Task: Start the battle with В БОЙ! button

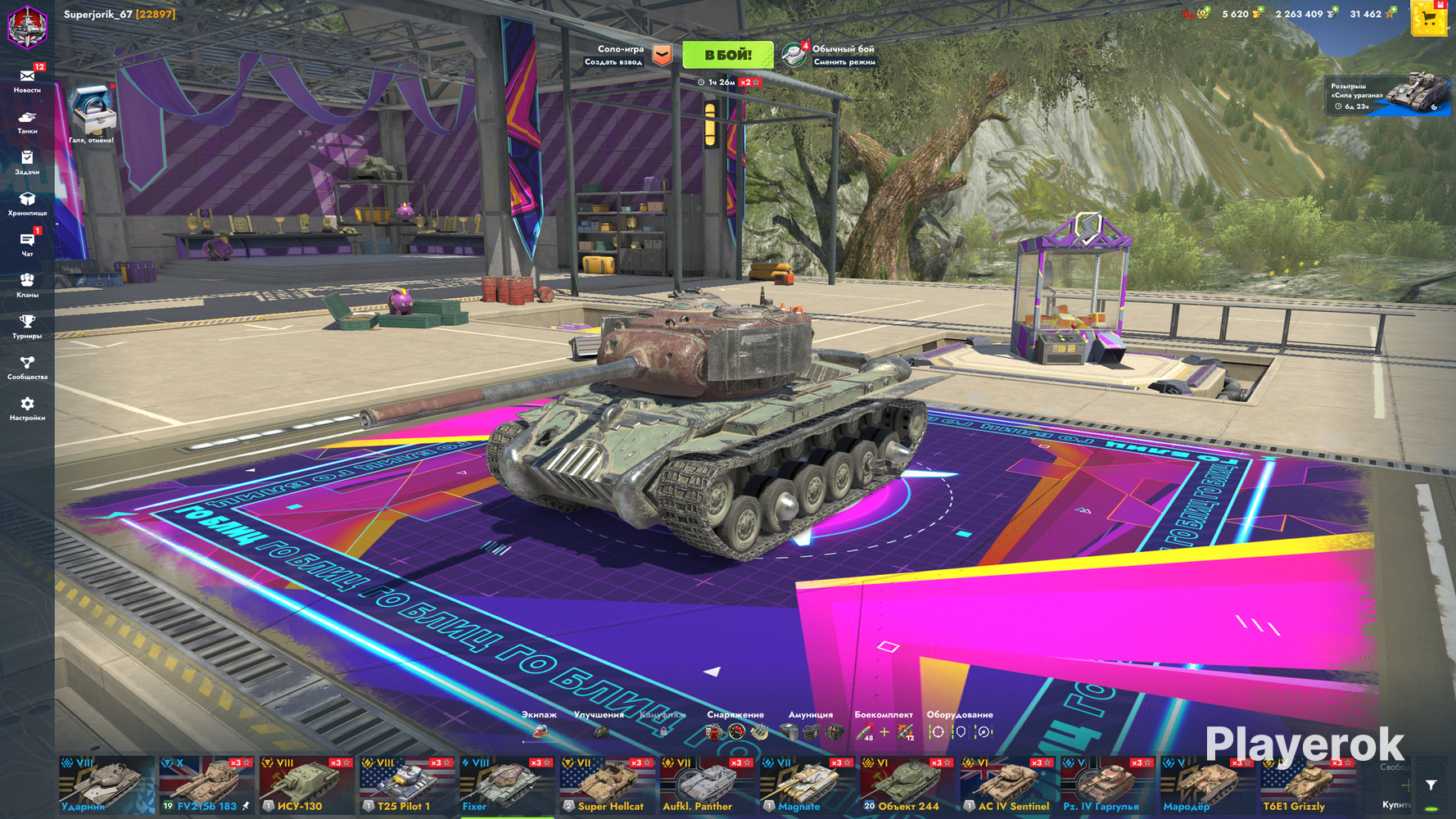Action: point(727,55)
